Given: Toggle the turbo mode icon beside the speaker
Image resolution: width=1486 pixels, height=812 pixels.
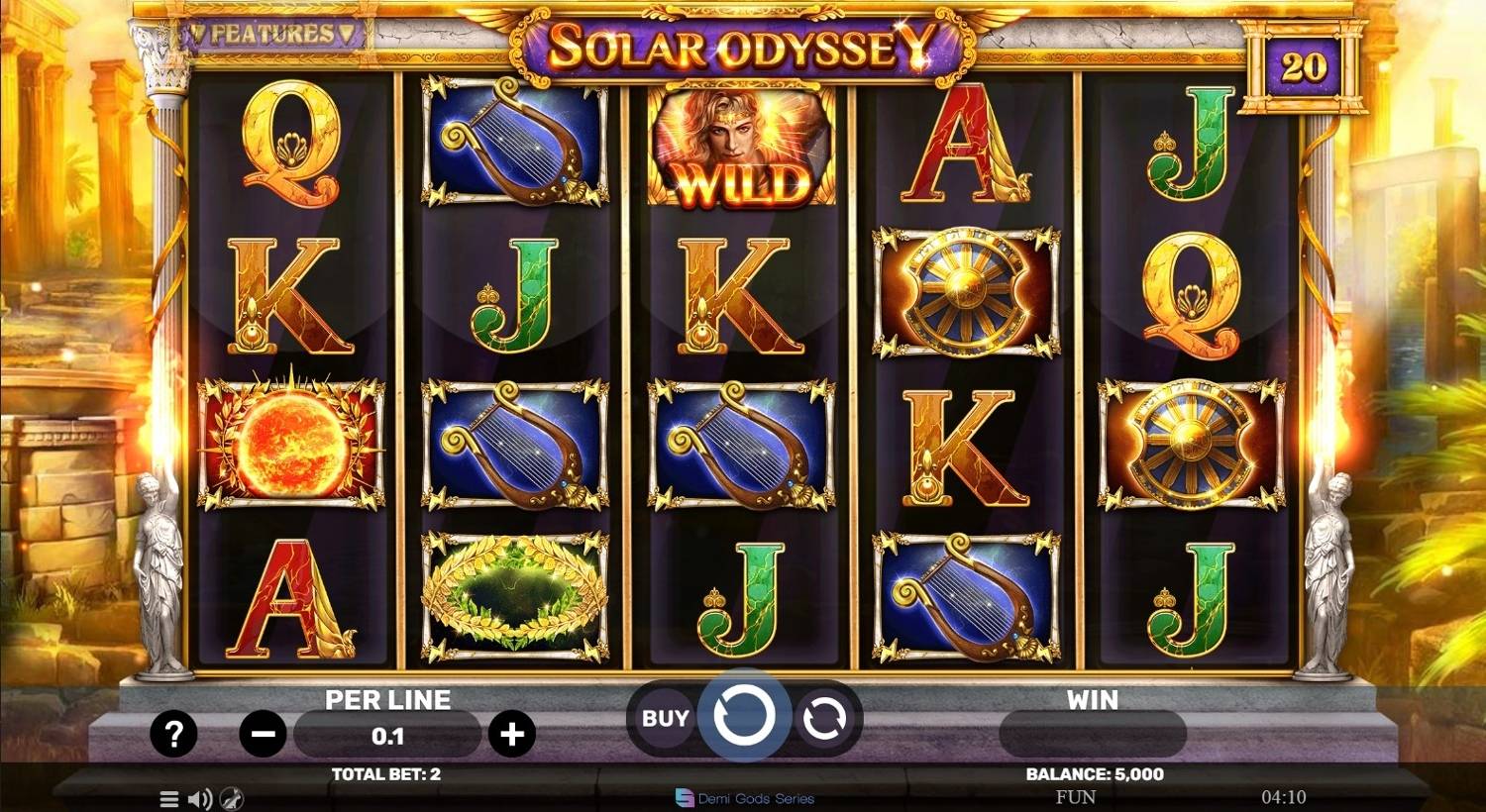Looking at the screenshot, I should coord(232,799).
